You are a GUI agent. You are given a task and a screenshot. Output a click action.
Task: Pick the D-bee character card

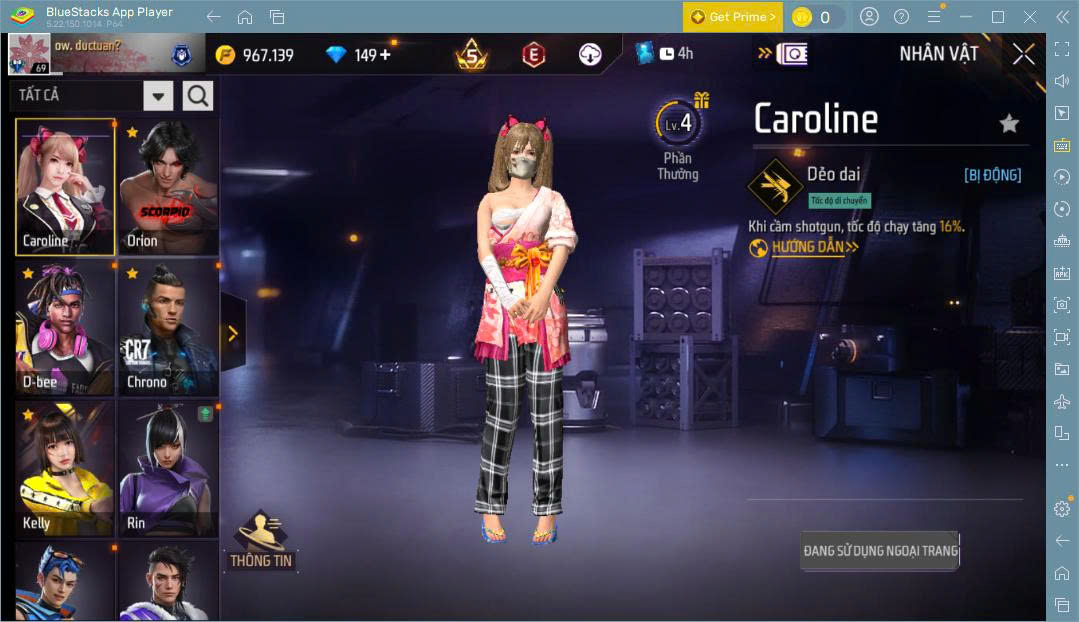tap(65, 328)
